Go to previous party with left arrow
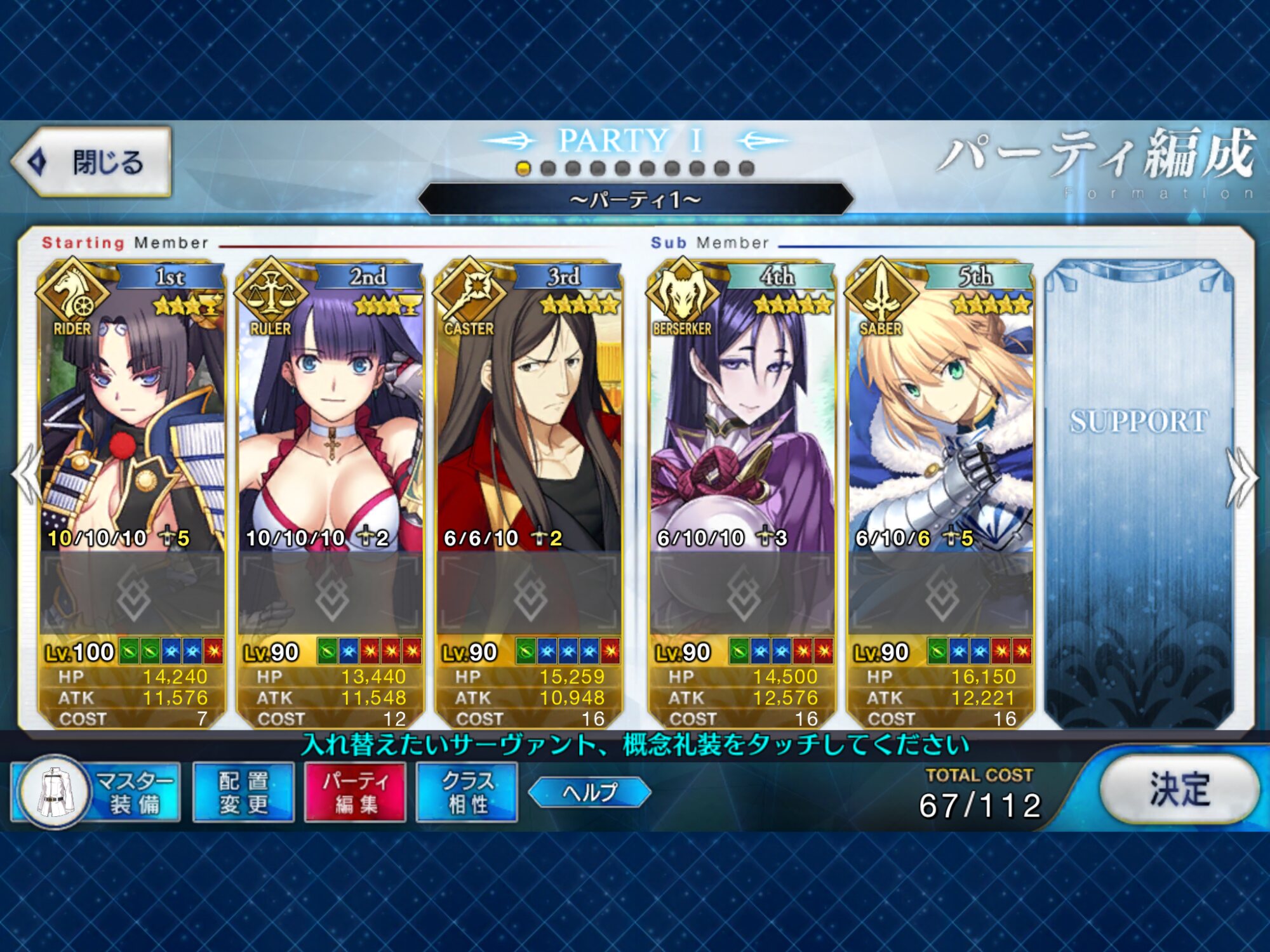 pyautogui.click(x=27, y=476)
